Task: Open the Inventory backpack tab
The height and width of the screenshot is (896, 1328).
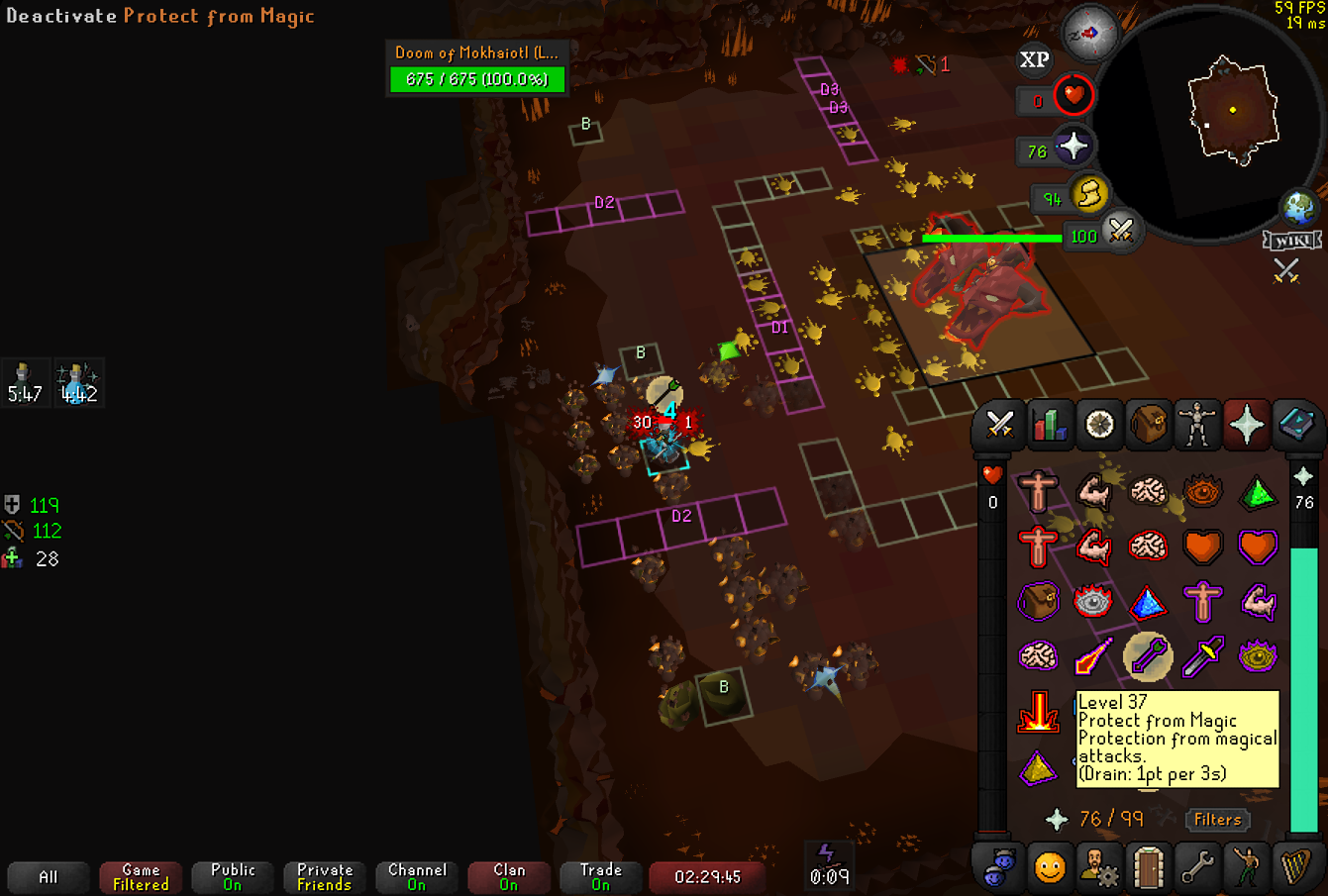Action: click(x=1149, y=425)
